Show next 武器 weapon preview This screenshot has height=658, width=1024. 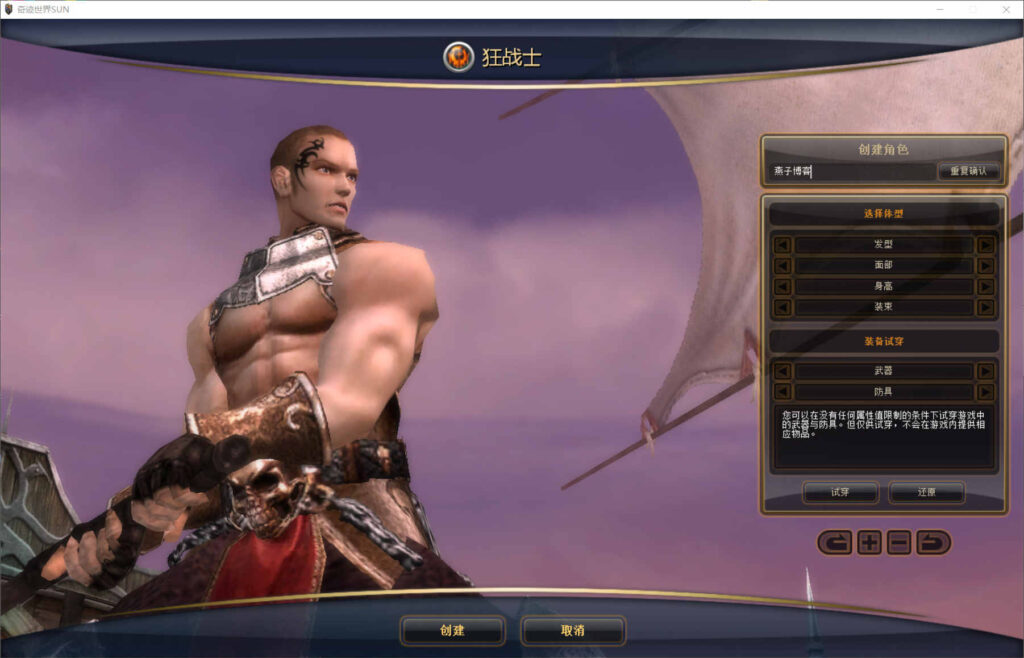(x=985, y=371)
